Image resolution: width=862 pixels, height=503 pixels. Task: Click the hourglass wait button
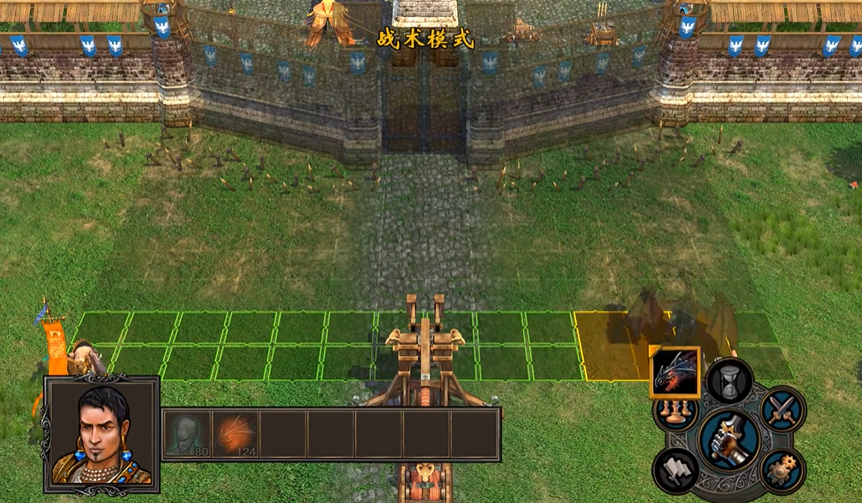pyautogui.click(x=729, y=381)
